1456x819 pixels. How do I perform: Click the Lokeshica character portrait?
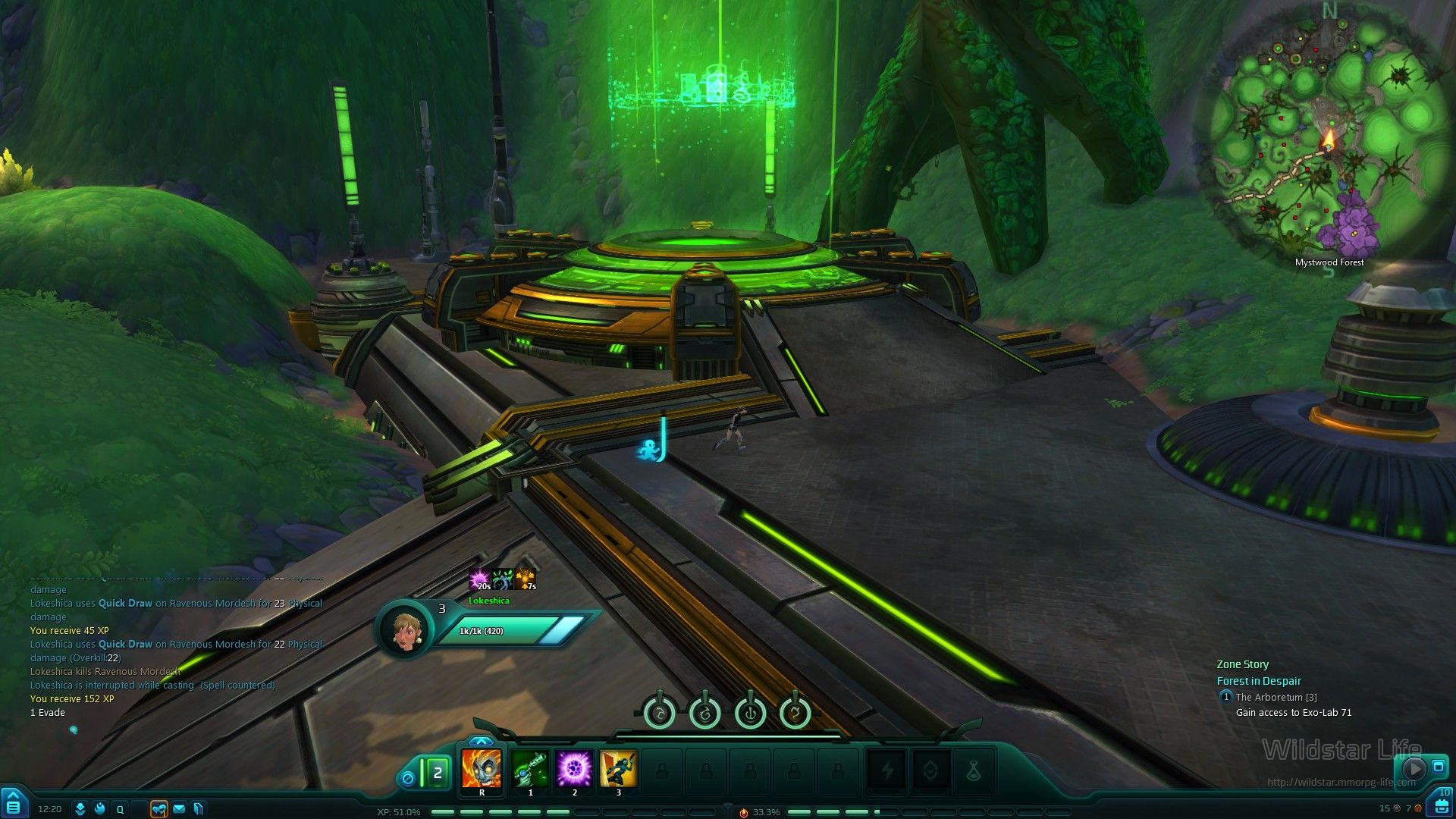click(x=405, y=629)
